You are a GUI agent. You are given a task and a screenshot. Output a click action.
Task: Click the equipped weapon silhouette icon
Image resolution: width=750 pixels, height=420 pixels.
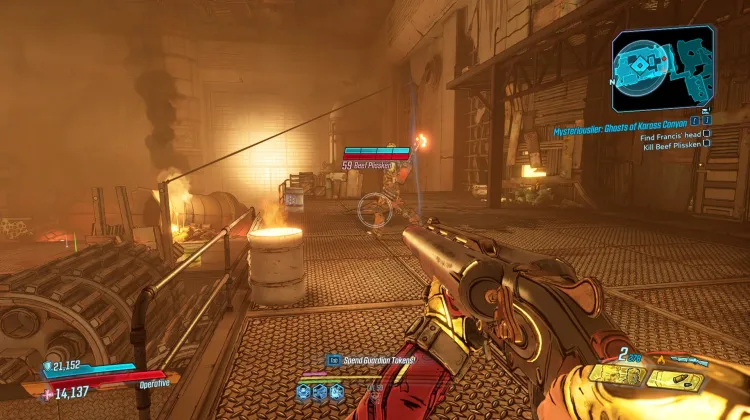688,359
